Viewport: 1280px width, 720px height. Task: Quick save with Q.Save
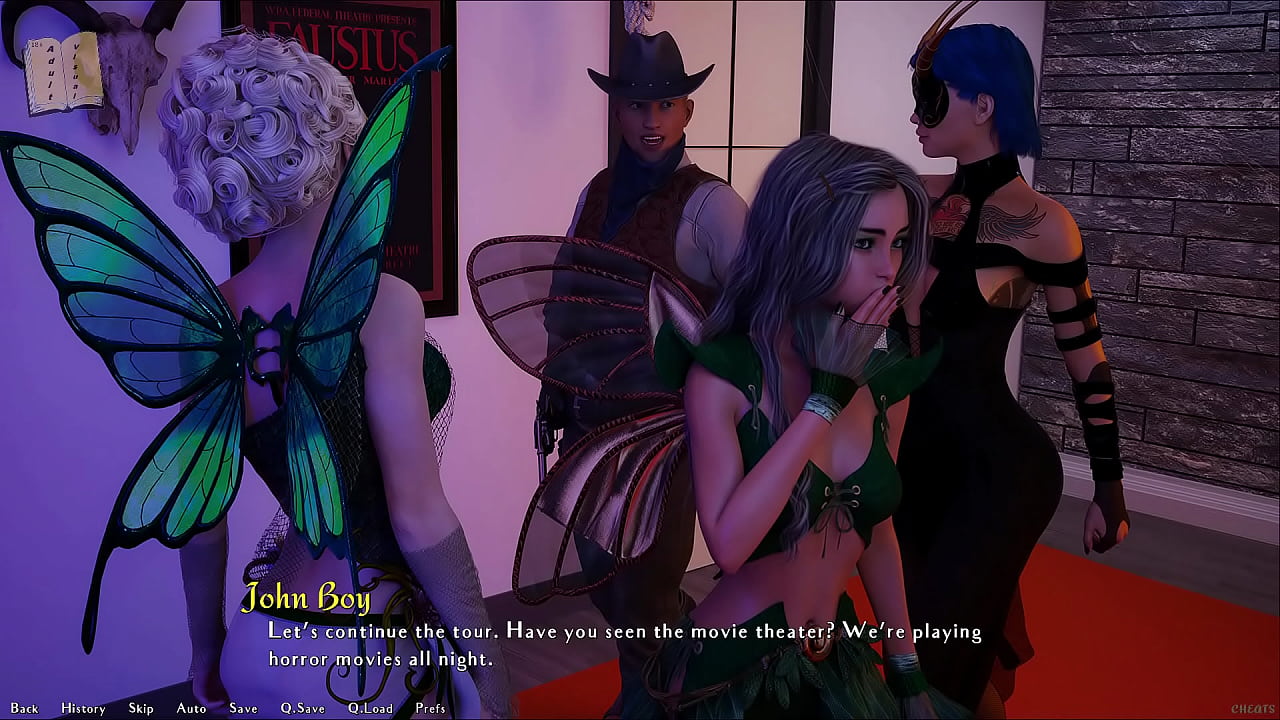click(302, 708)
